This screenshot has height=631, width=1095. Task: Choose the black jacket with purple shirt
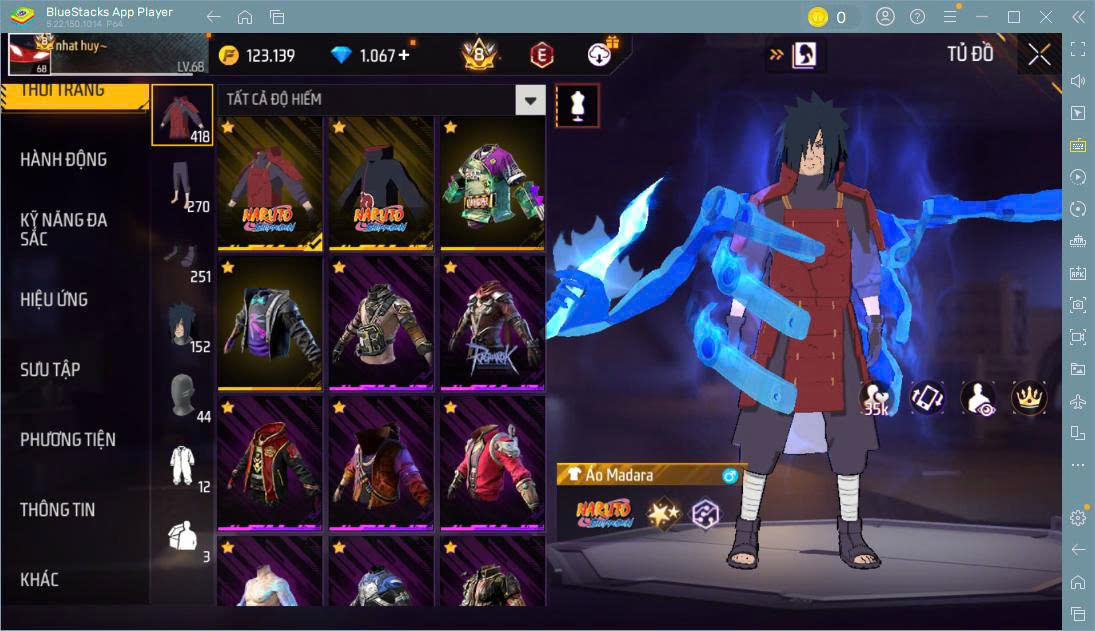pos(269,324)
